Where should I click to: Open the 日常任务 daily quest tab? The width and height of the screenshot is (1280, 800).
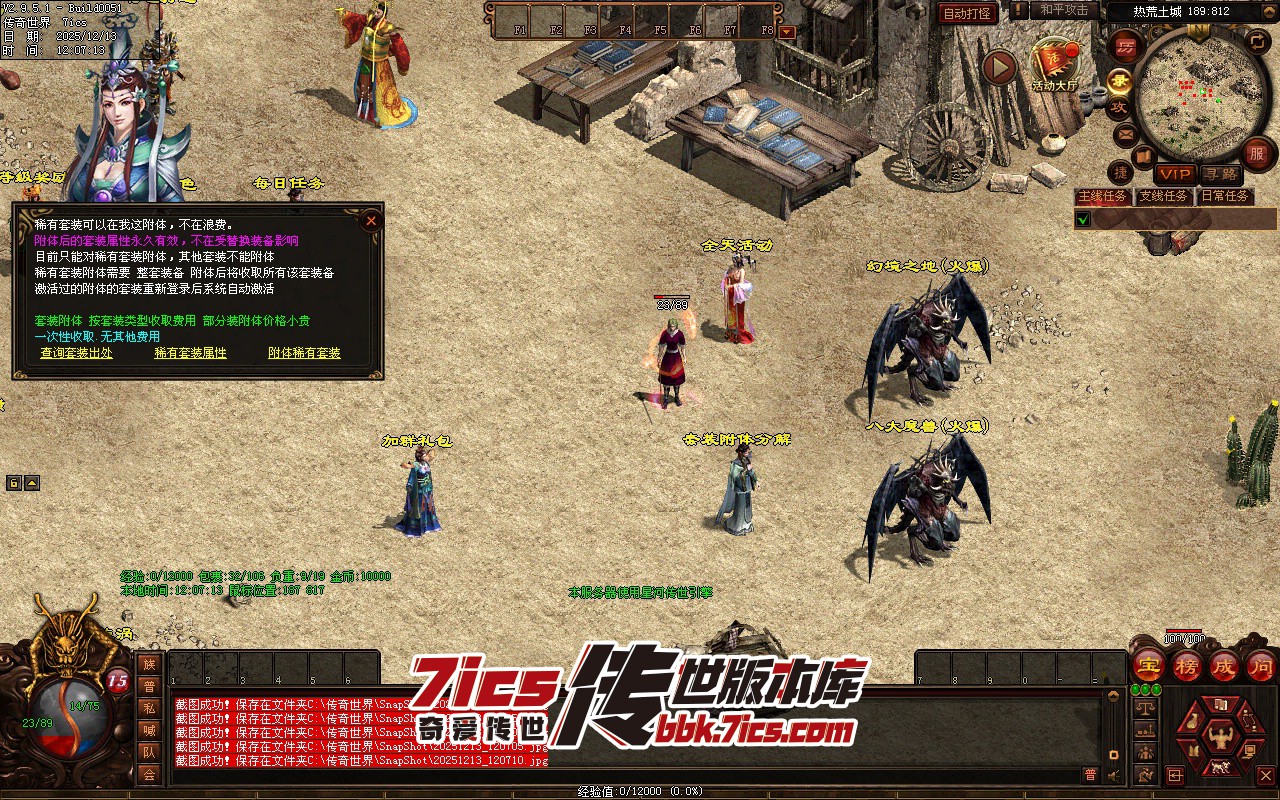(1225, 196)
